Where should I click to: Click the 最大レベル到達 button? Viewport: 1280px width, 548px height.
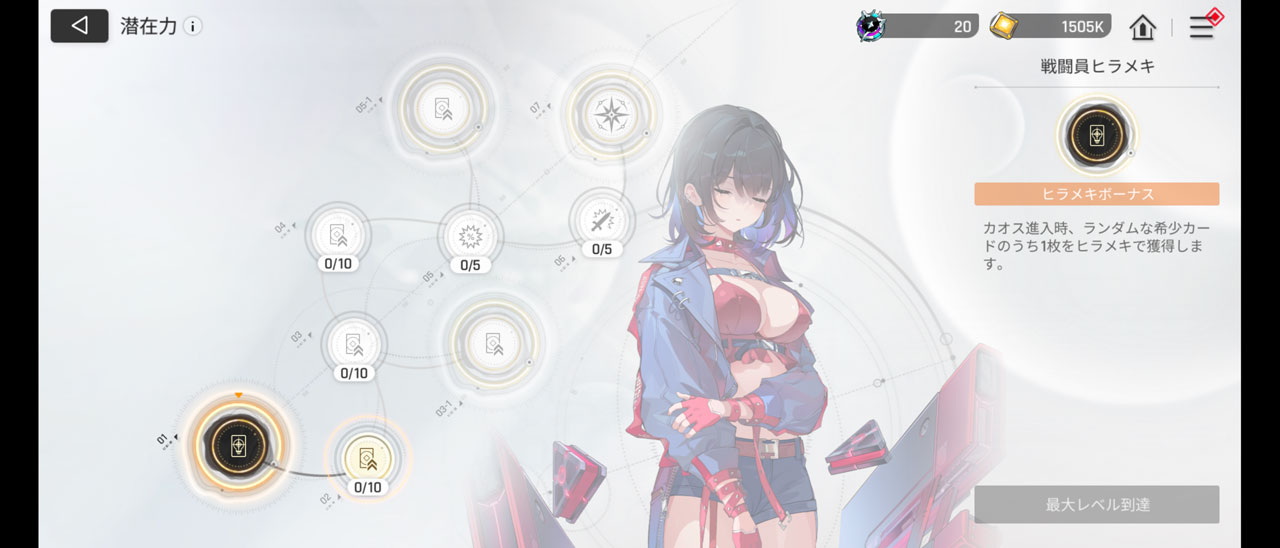[1096, 505]
